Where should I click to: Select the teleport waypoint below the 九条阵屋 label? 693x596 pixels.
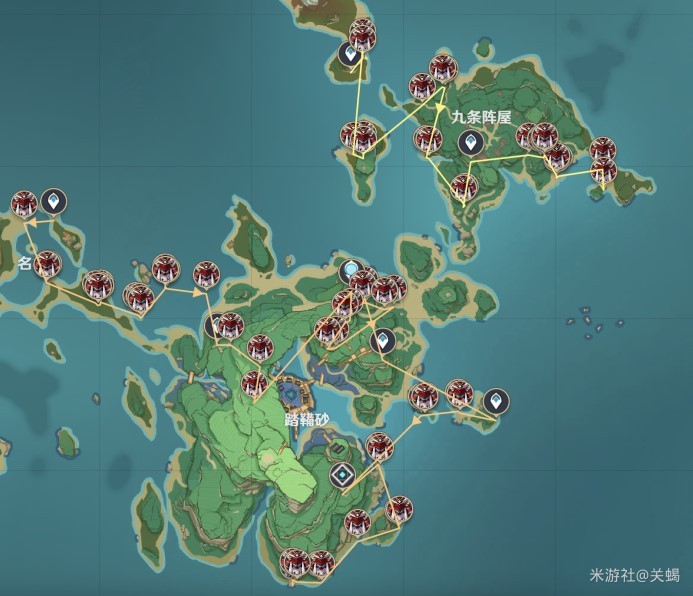(467, 142)
